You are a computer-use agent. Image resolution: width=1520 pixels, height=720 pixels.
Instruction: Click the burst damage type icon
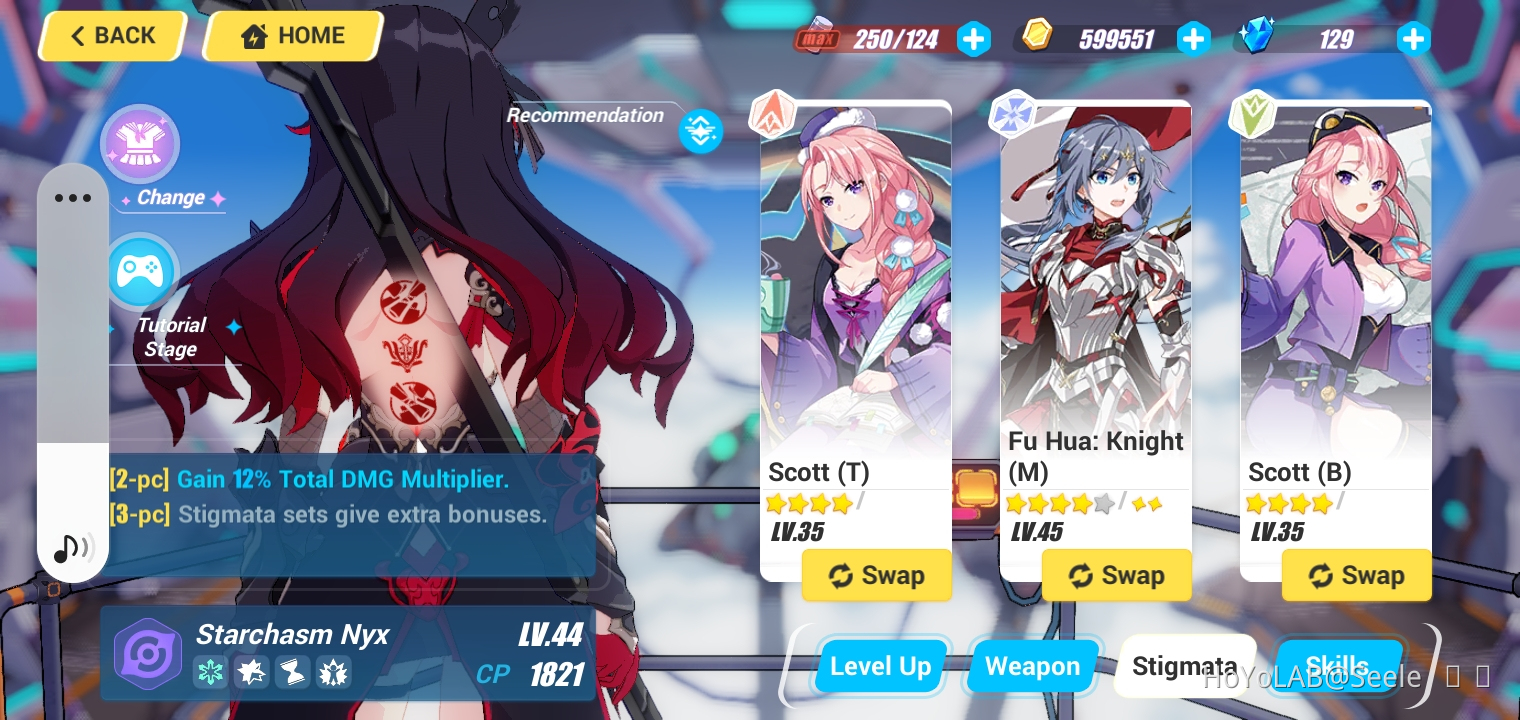coord(252,672)
